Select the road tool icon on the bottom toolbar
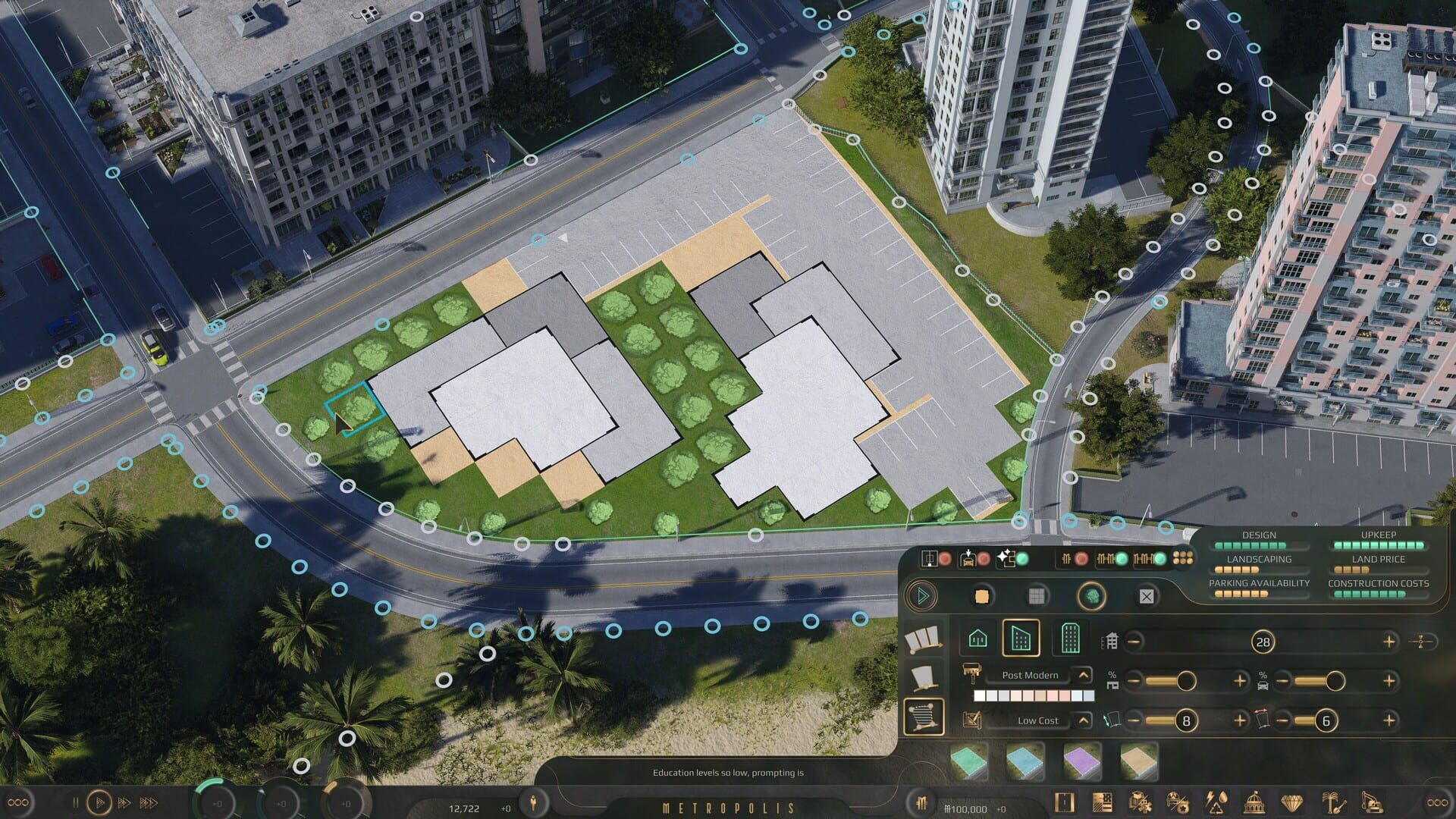This screenshot has width=1456, height=819. coord(1064,800)
